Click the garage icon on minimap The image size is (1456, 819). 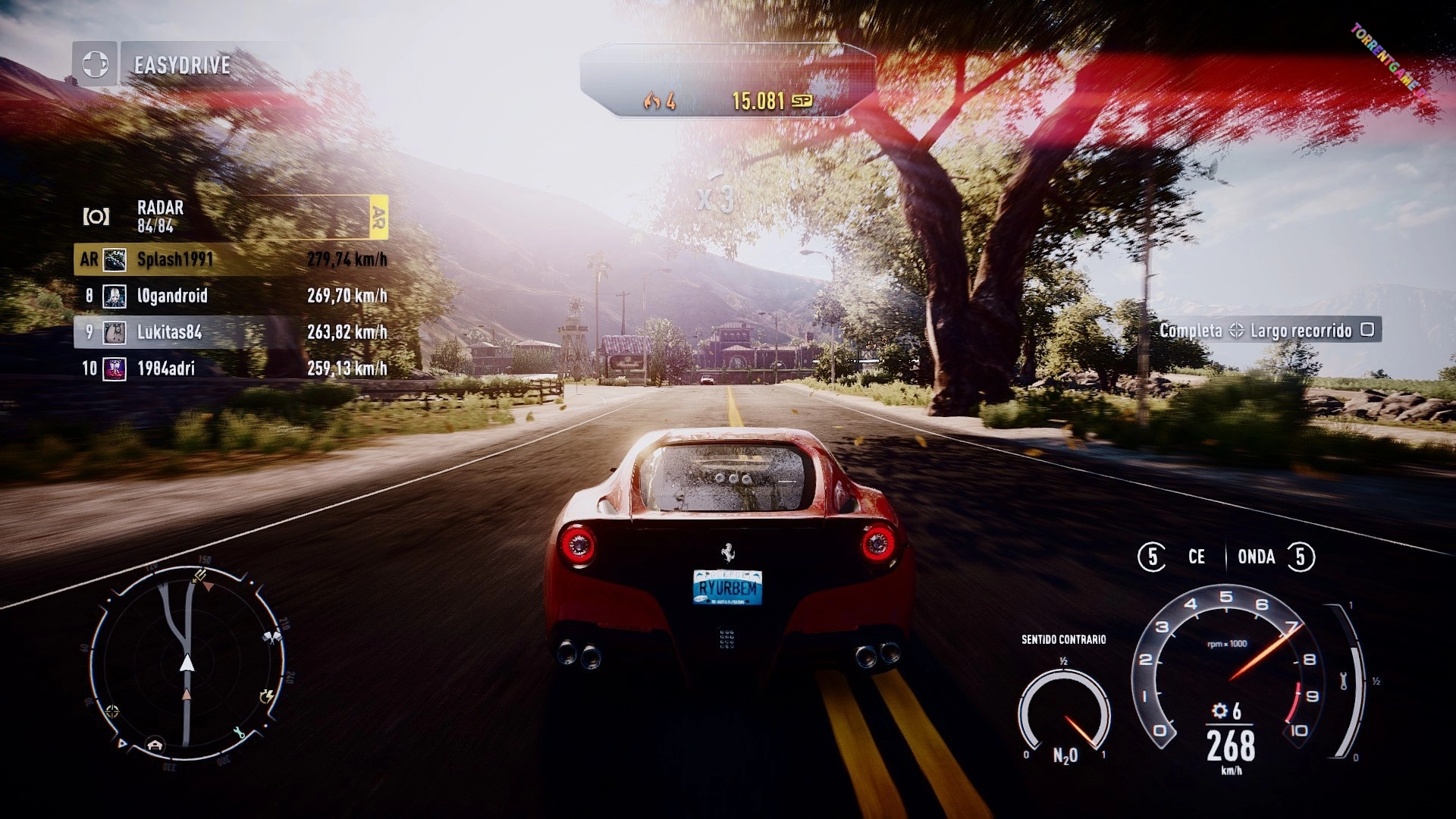coord(155,744)
